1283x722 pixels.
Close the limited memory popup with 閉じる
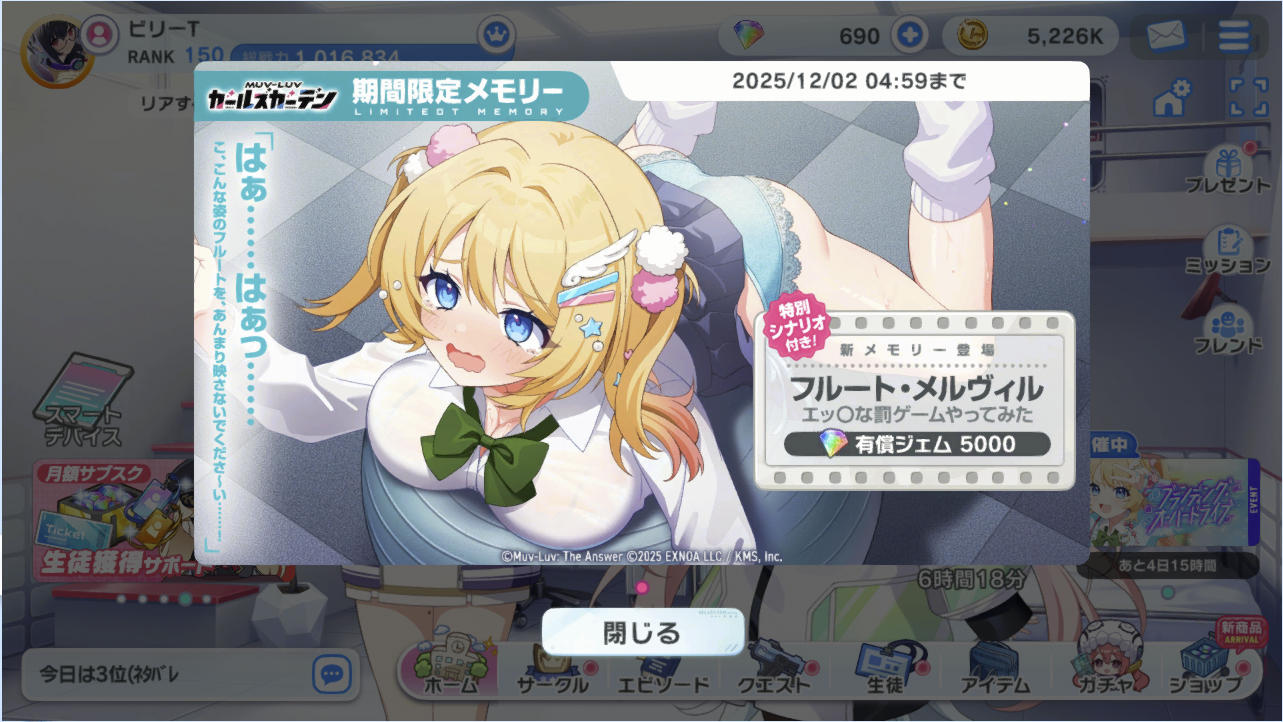pos(642,632)
